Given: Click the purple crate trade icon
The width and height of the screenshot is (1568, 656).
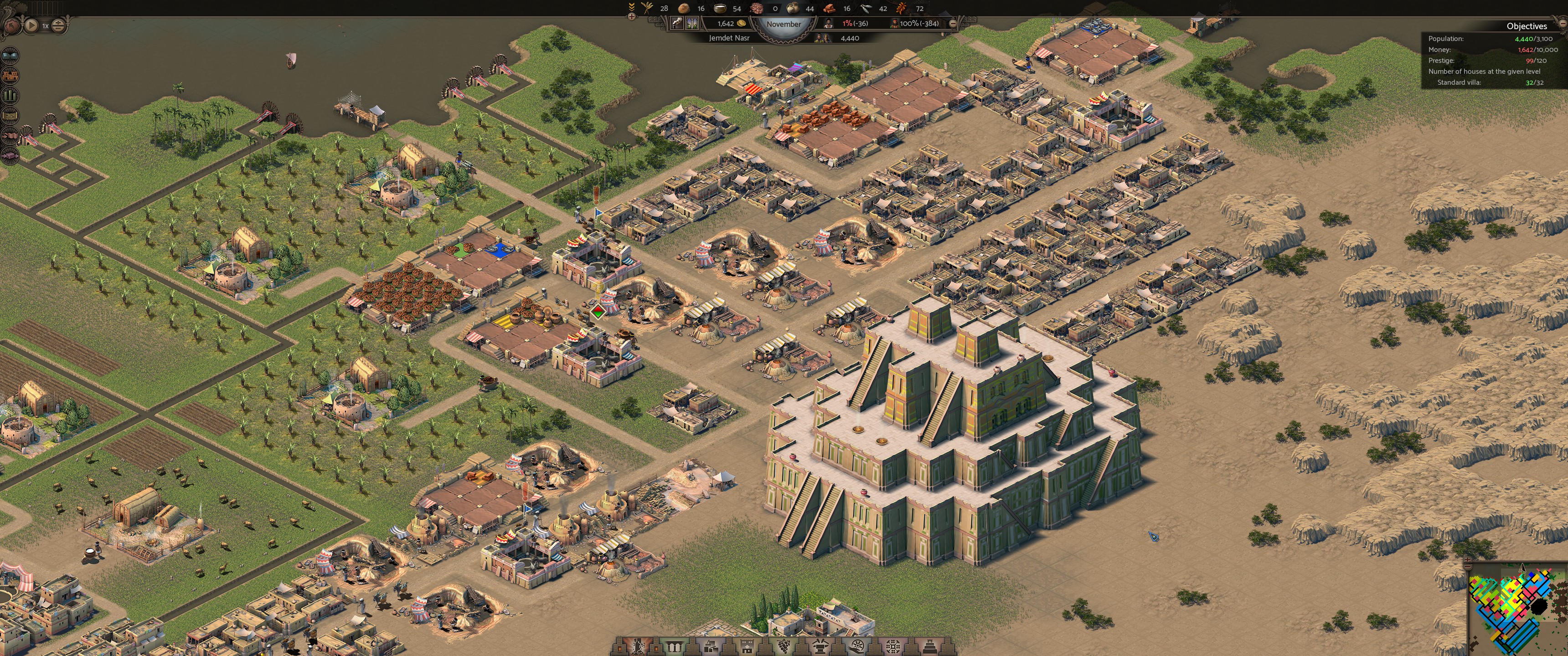Looking at the screenshot, I should (x=10, y=155).
